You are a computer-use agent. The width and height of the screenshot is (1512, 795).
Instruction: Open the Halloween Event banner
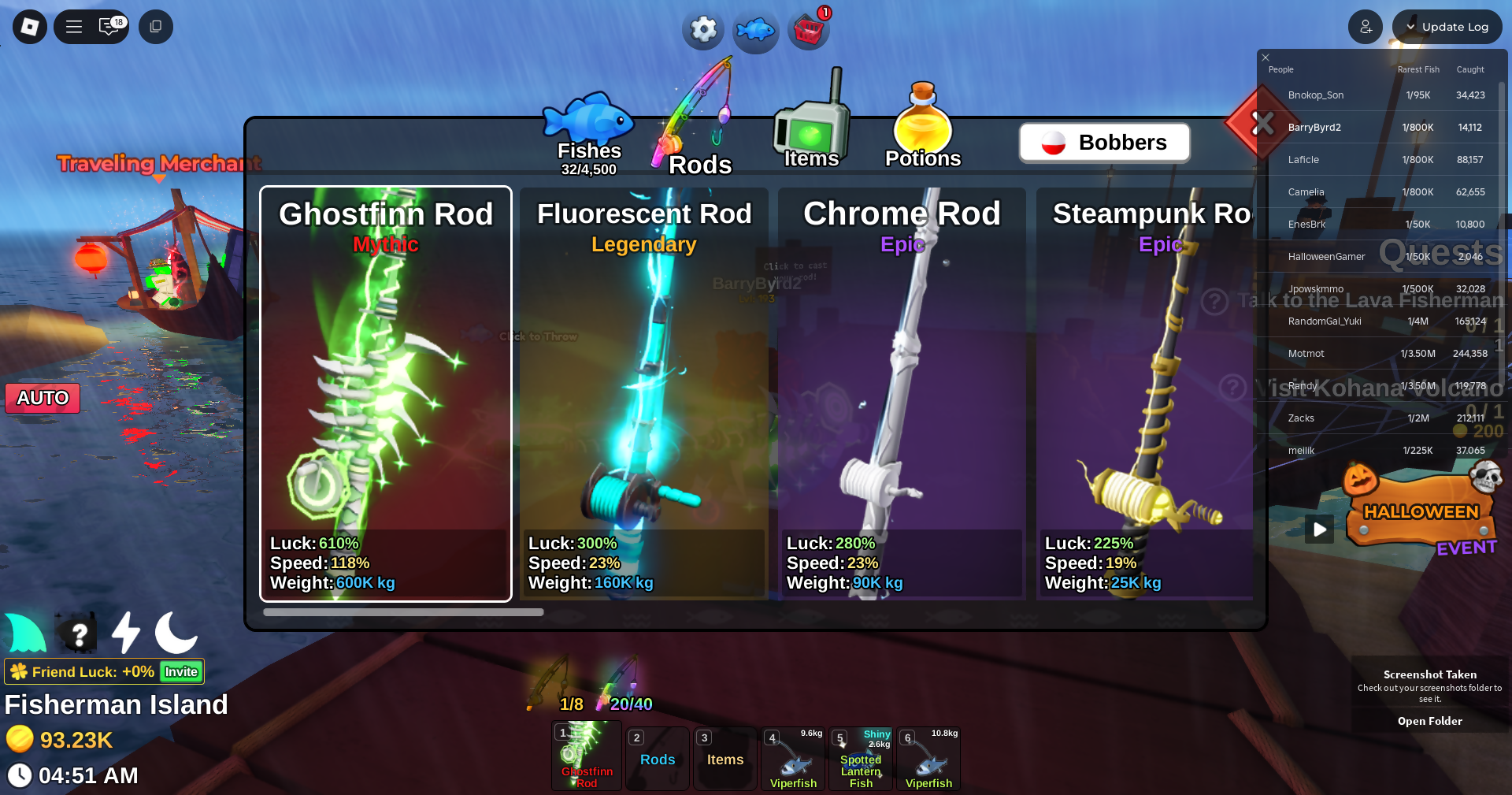pos(1421,512)
